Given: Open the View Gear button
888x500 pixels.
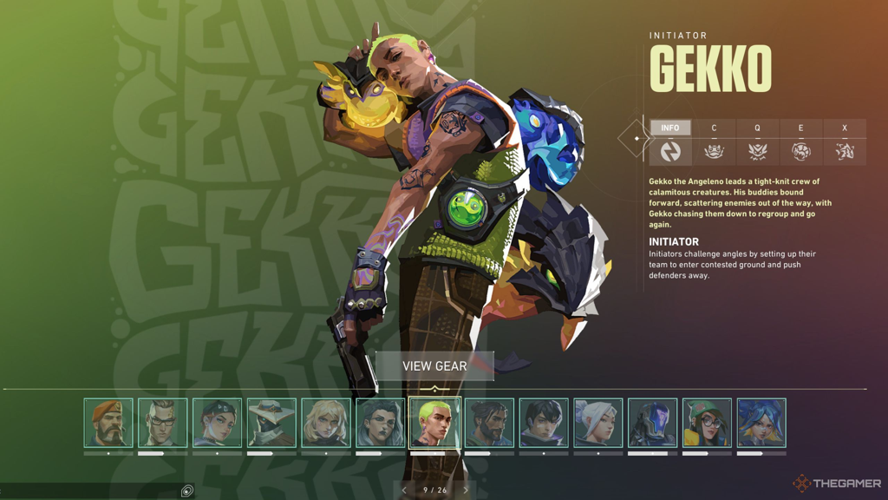Looking at the screenshot, I should tap(434, 366).
